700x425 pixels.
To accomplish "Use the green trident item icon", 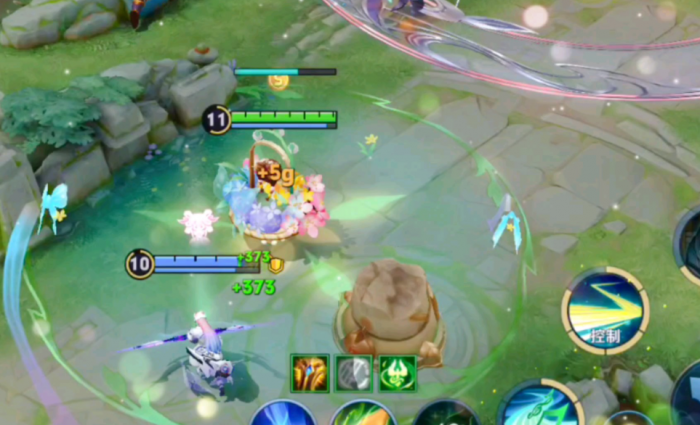I will (397, 373).
